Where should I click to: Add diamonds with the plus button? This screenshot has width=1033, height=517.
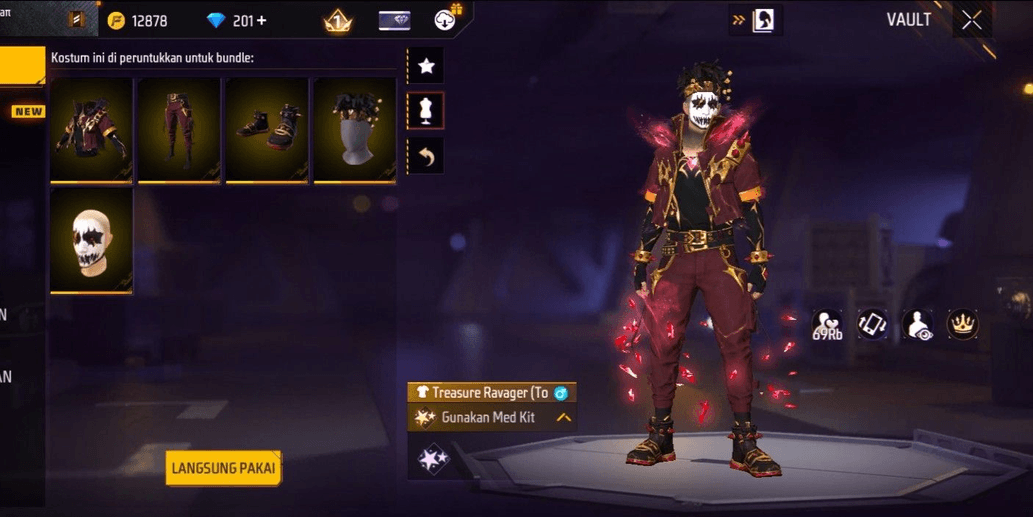262,21
